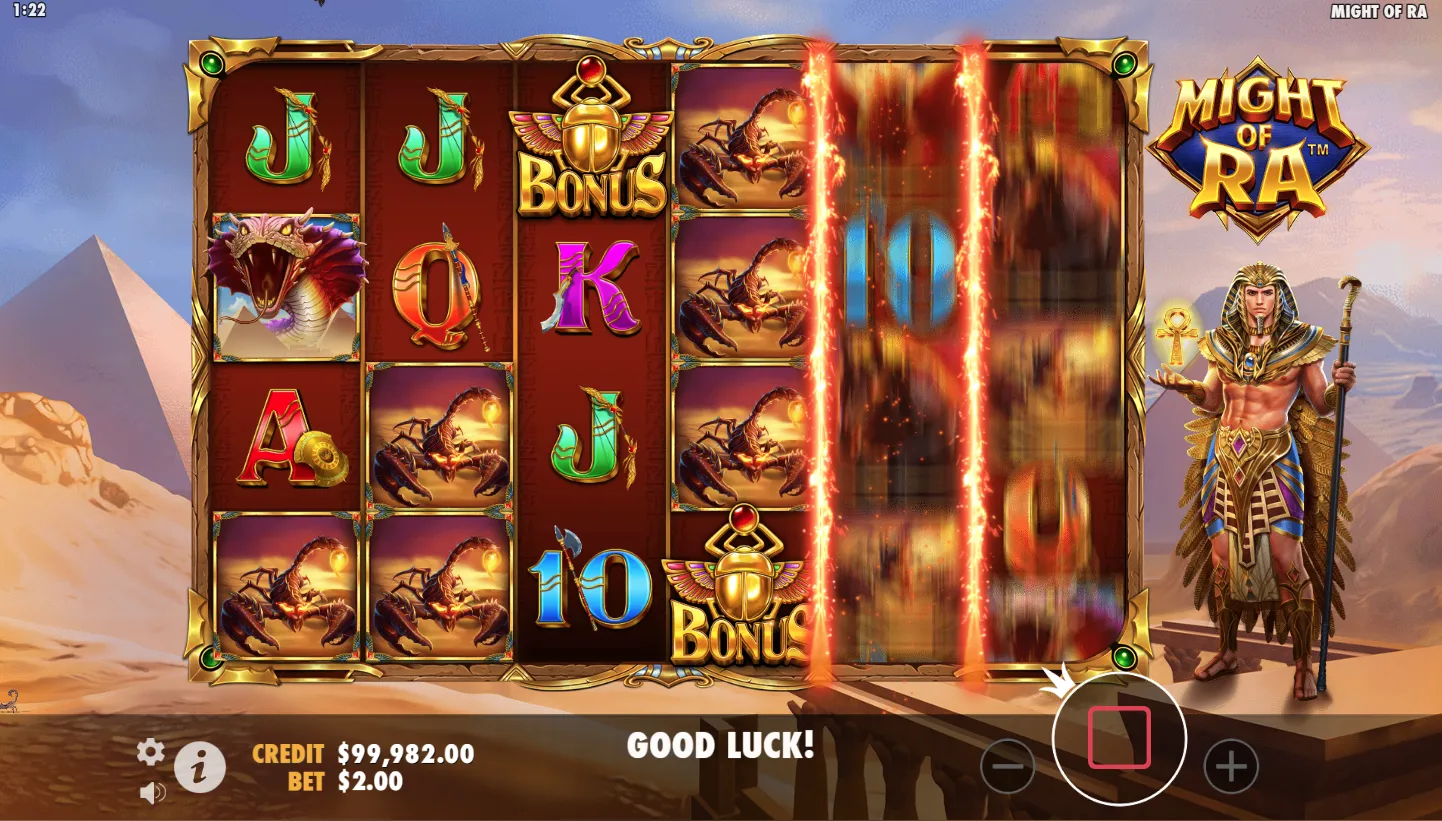
Task: Stop the spinning reels
Action: [1119, 738]
